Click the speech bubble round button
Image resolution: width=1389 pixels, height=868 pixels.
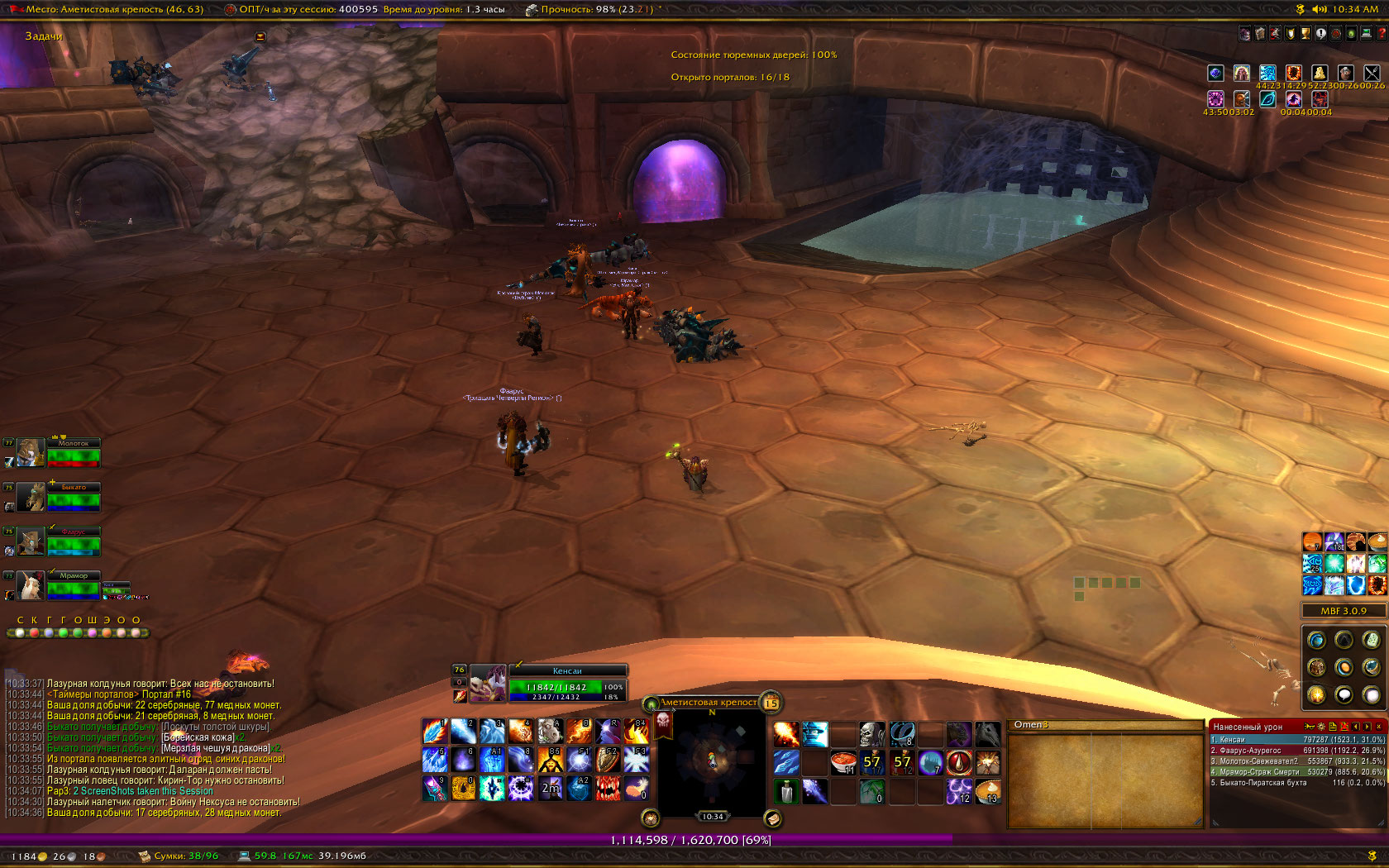(x=1344, y=694)
